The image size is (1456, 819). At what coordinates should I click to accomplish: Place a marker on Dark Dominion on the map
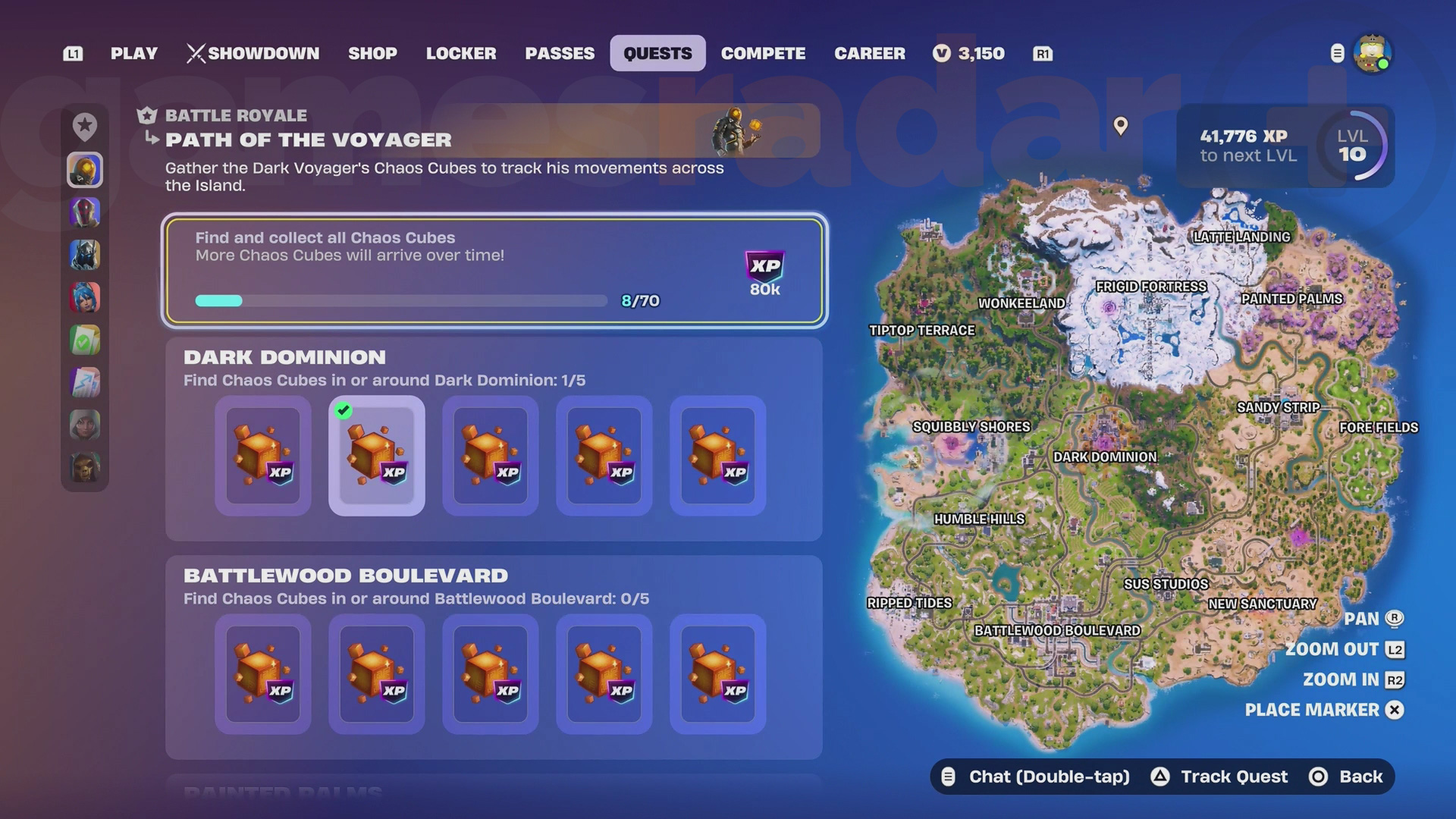[x=1106, y=457]
